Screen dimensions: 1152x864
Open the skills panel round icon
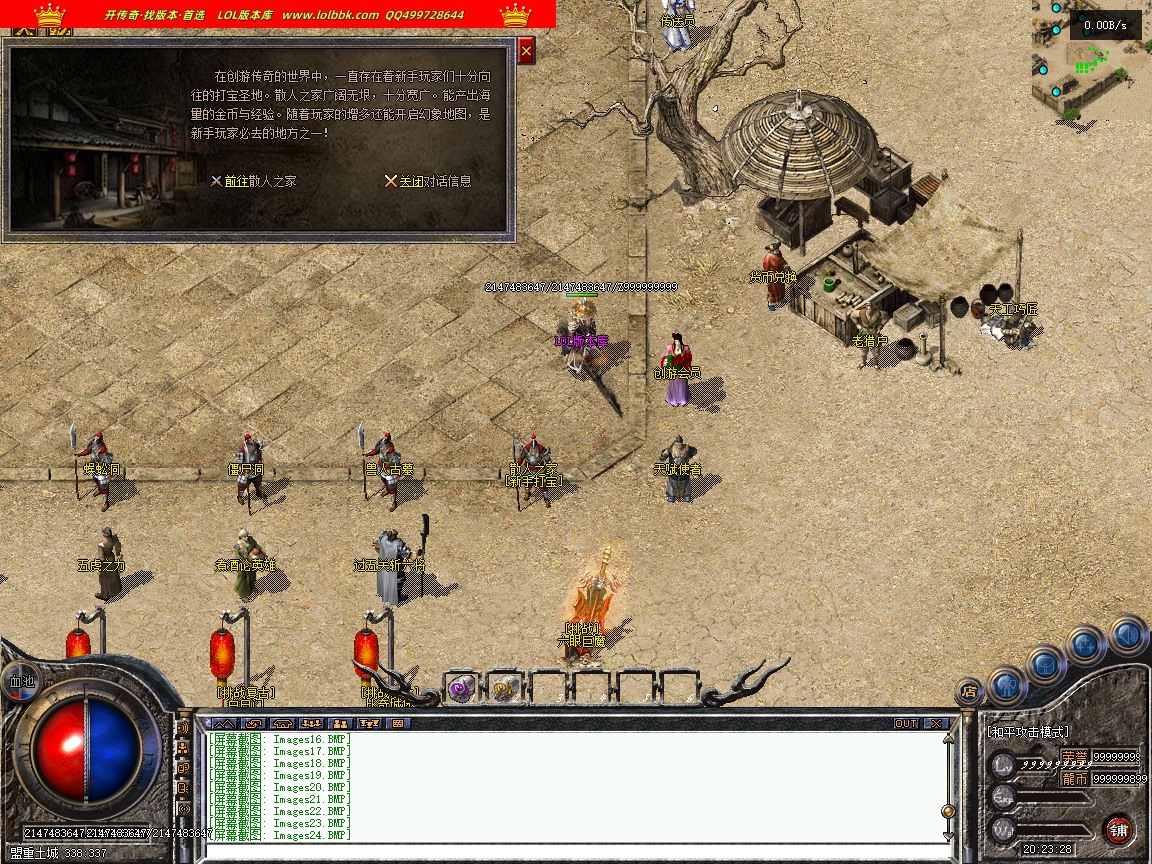1086,644
